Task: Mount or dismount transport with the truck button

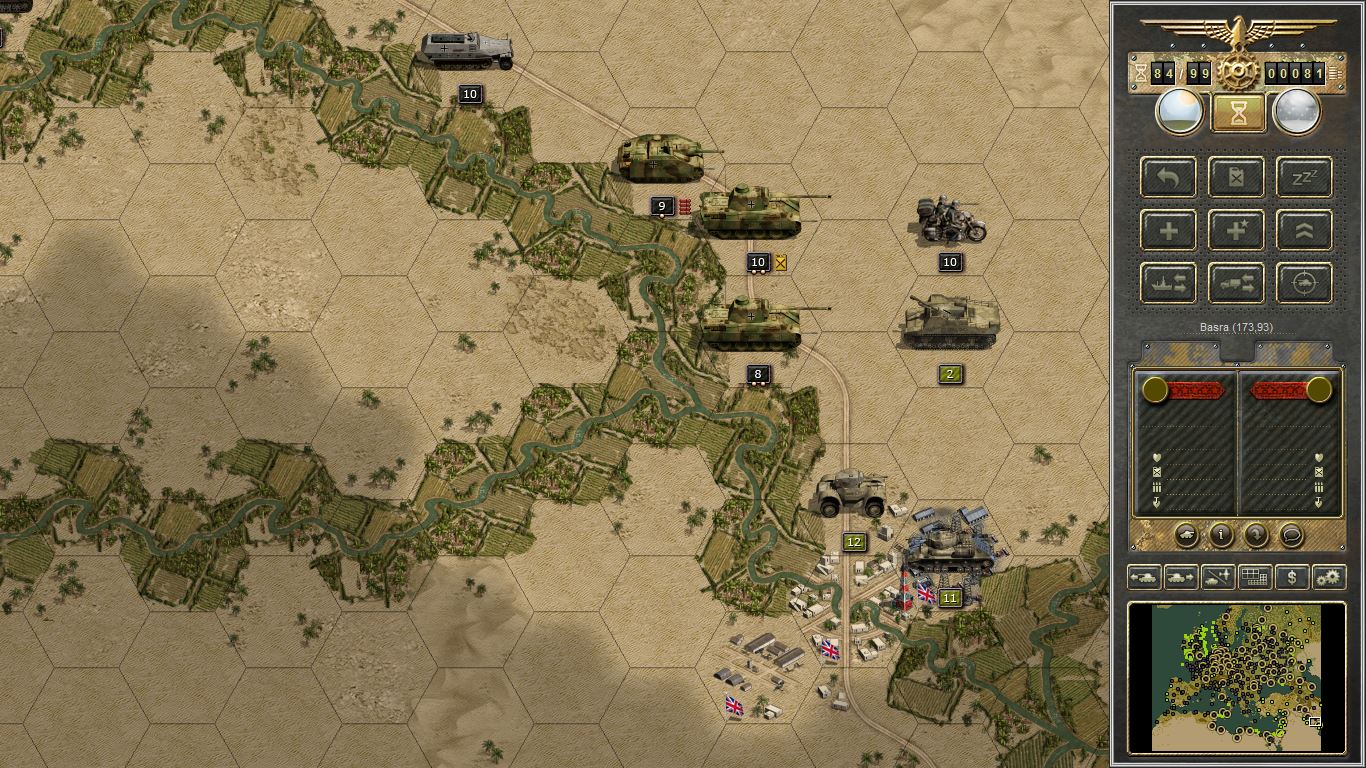Action: [x=1236, y=284]
